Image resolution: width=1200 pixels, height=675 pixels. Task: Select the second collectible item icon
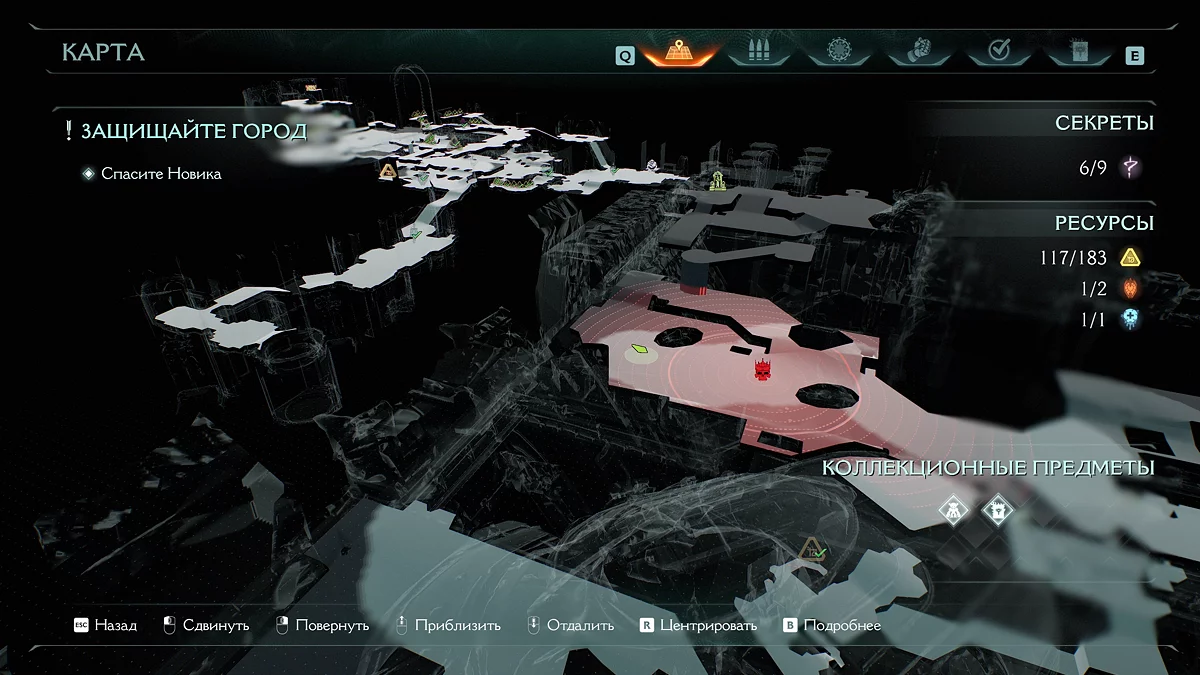coord(996,511)
